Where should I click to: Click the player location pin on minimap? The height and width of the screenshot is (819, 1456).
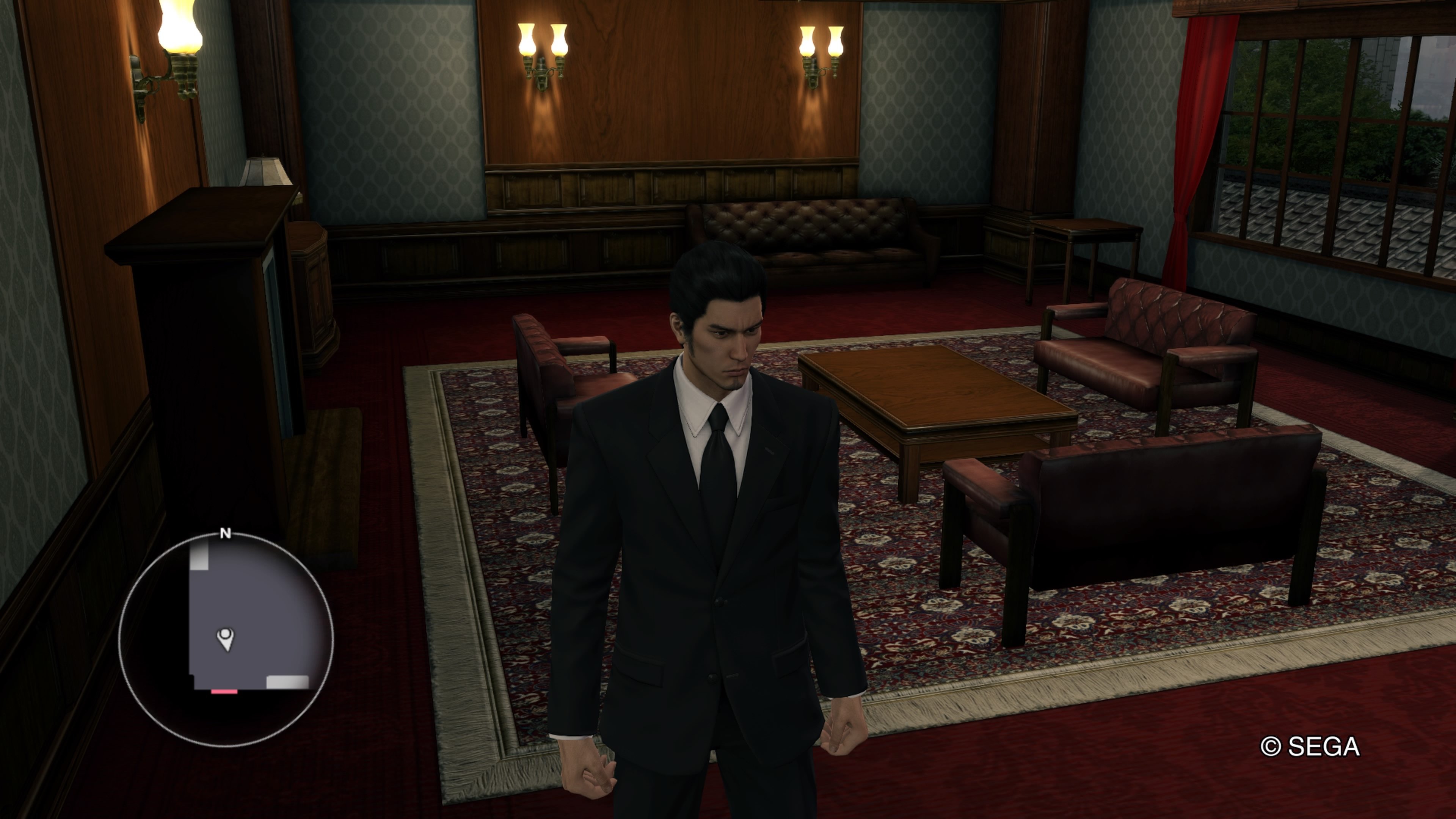pos(226,639)
